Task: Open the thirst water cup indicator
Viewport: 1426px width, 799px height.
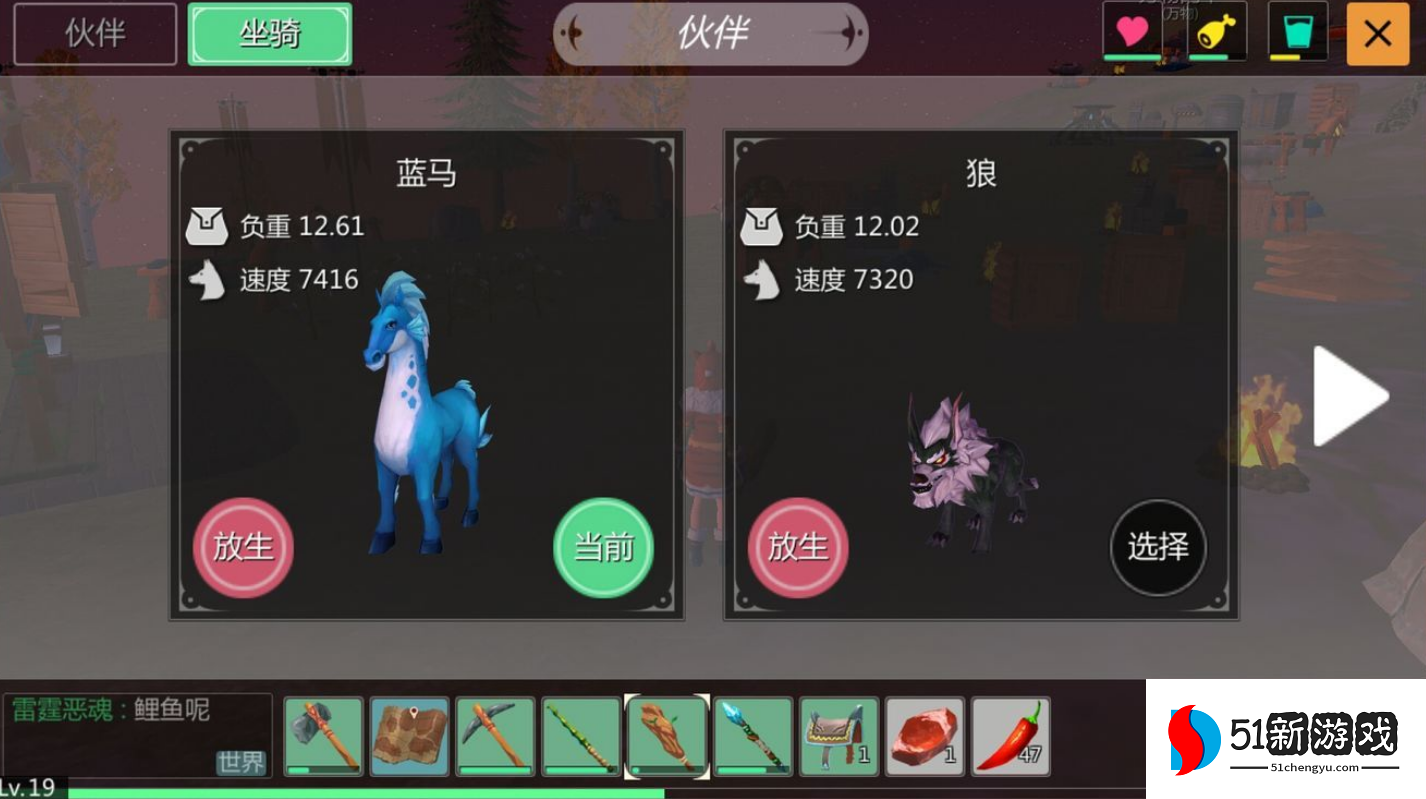Action: coord(1298,33)
